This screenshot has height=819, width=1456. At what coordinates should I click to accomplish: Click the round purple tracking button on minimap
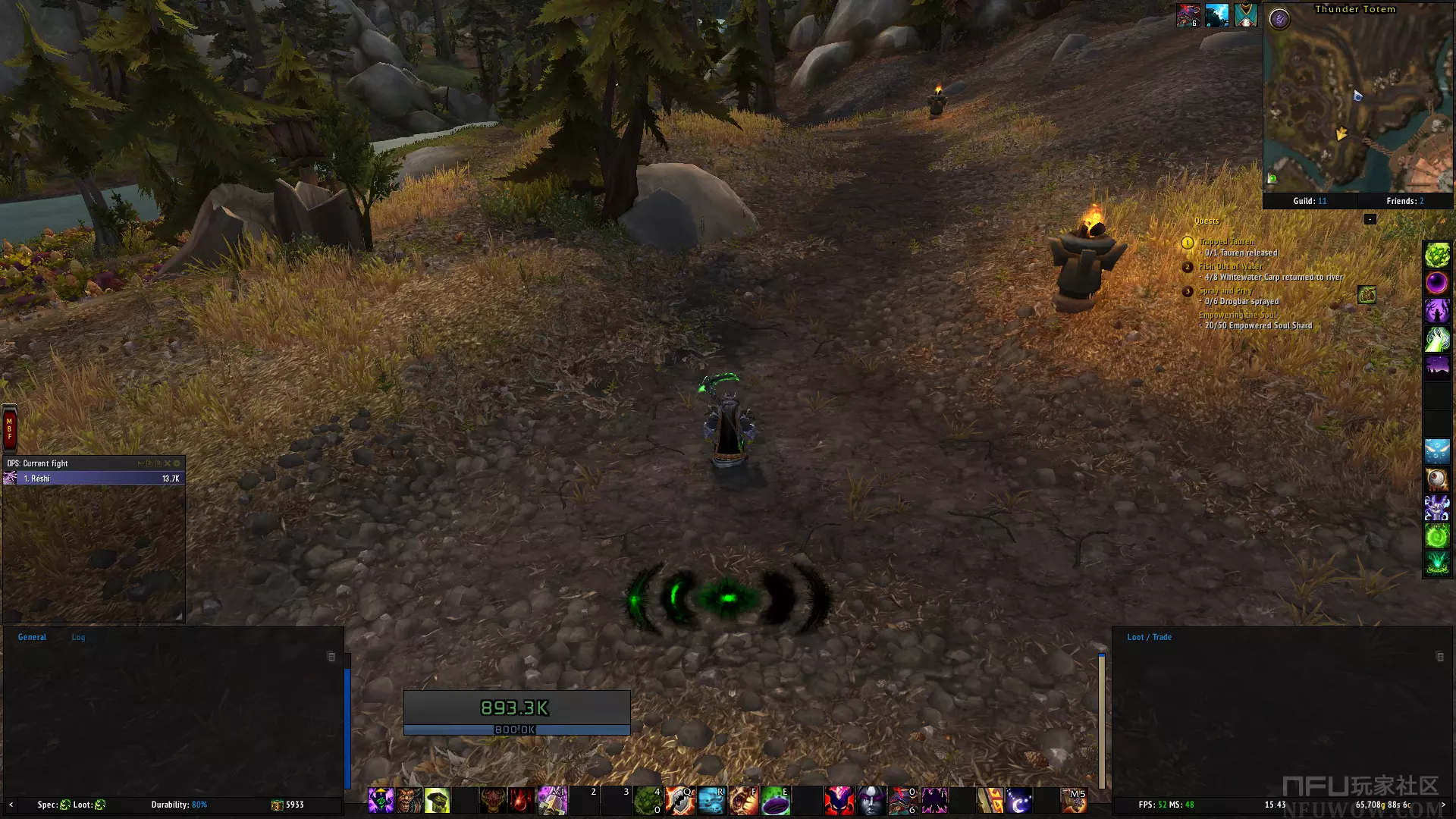pyautogui.click(x=1279, y=19)
